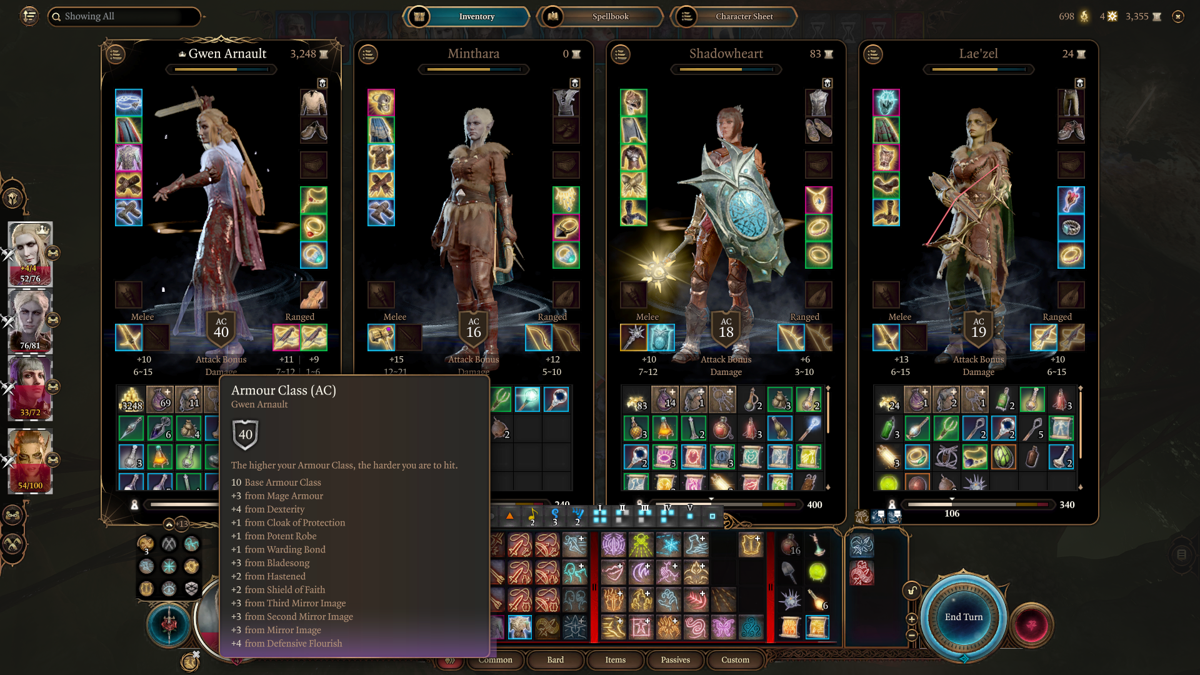Open Gwen Arnault's sort options button
The image size is (1200, 675).
click(116, 54)
